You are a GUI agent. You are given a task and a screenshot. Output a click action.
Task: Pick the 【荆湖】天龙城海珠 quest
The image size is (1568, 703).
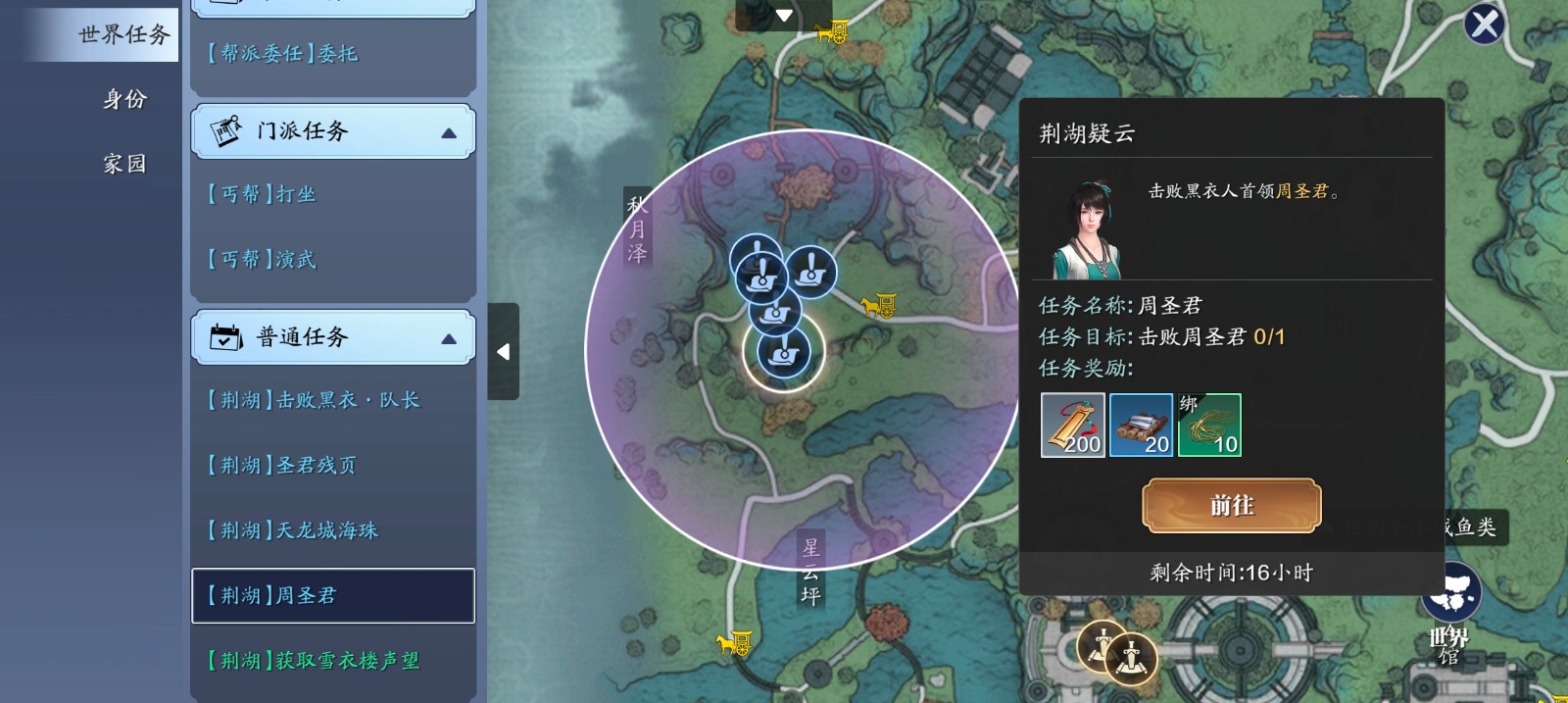click(x=292, y=530)
